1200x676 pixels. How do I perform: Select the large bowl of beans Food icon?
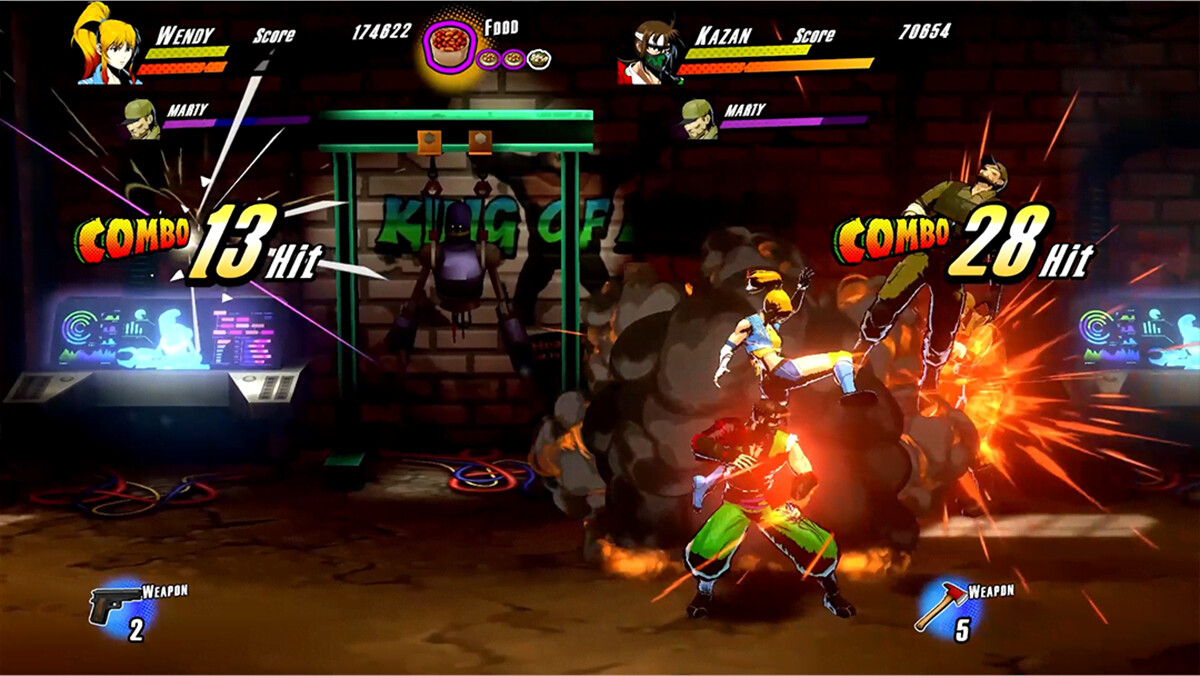(449, 45)
